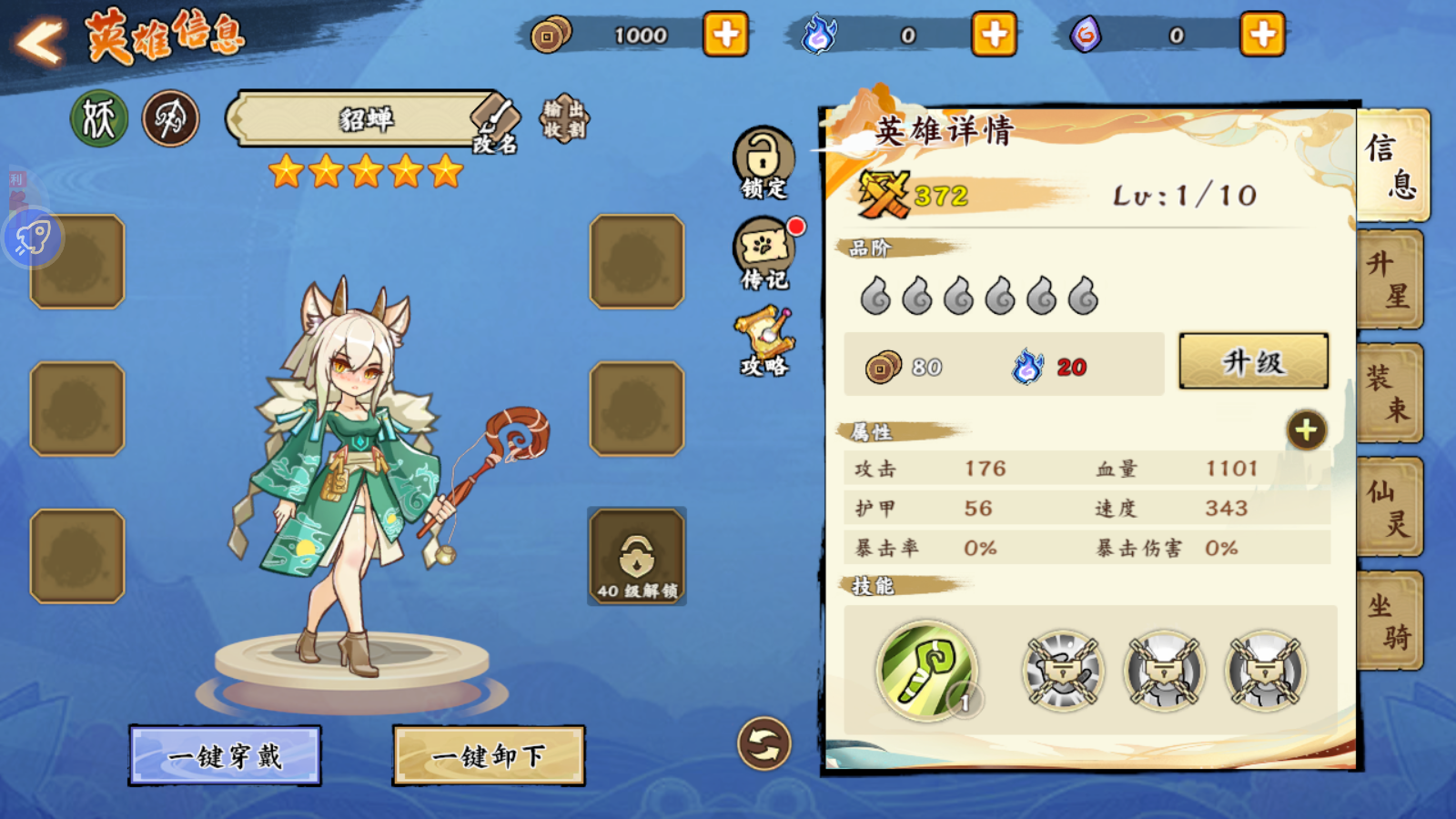Screen dimensions: 1456x819
Task: Select the green staff skill icon
Action: [x=926, y=671]
